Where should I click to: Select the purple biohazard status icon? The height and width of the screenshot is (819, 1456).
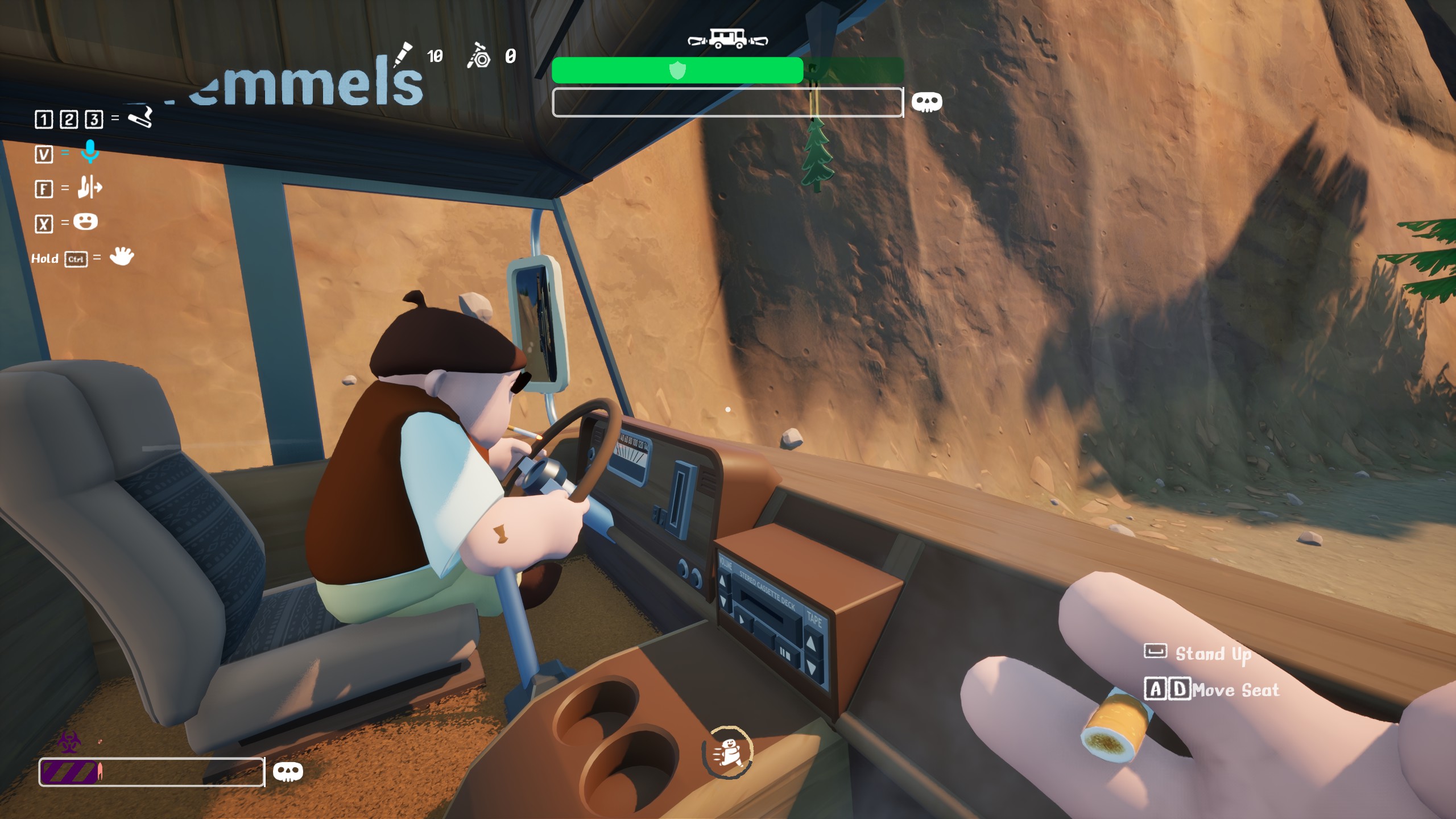(69, 742)
